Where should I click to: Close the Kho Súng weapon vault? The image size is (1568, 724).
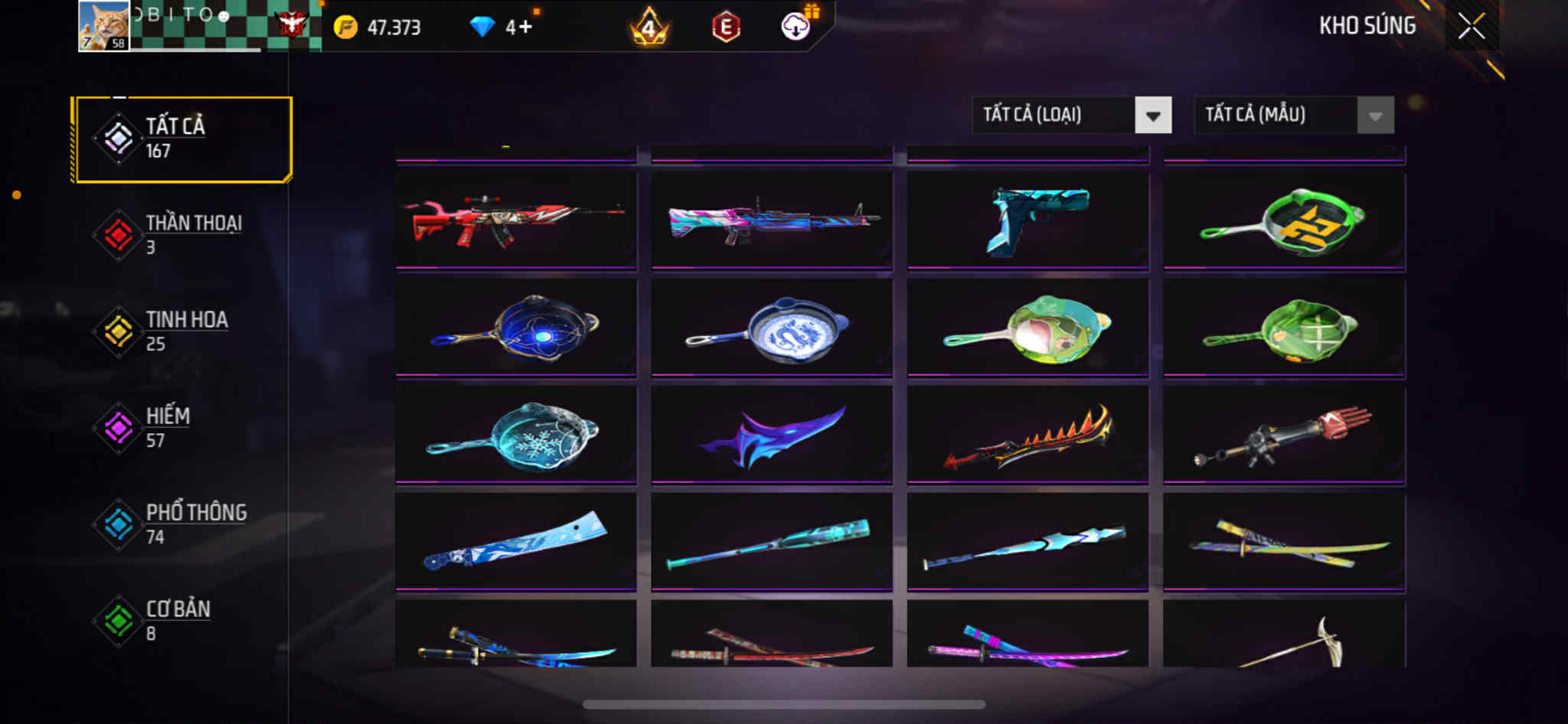coord(1471,27)
